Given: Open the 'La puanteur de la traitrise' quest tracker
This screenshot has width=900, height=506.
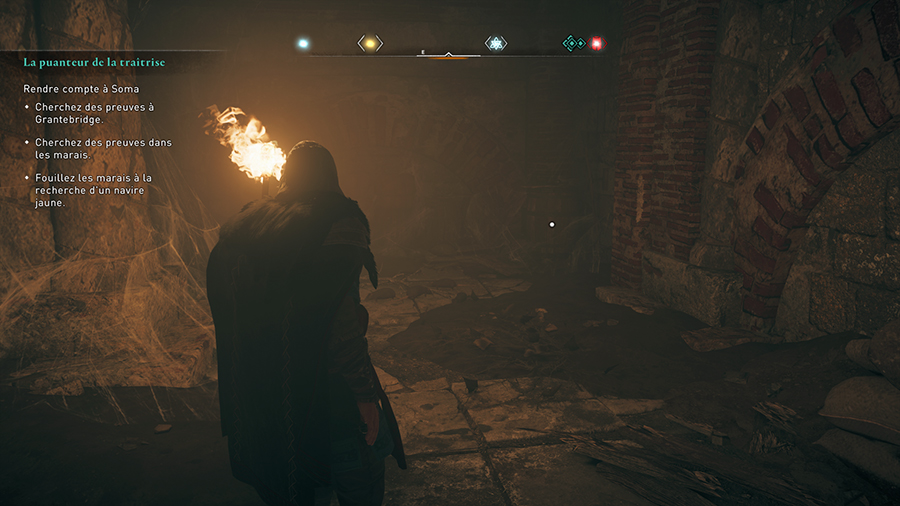Looking at the screenshot, I should (94, 63).
